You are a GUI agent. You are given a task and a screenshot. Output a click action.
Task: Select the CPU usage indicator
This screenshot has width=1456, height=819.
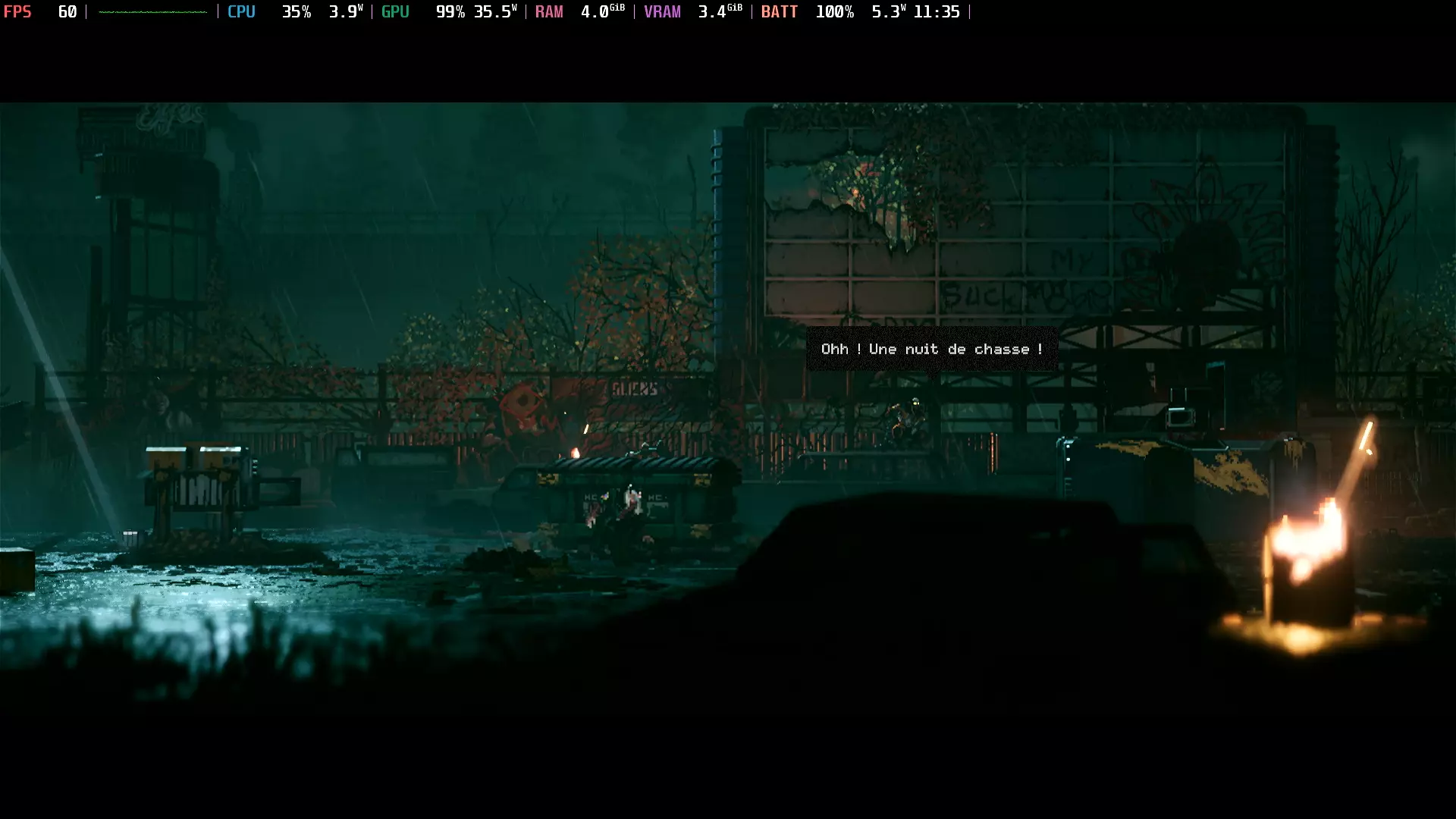(241, 11)
